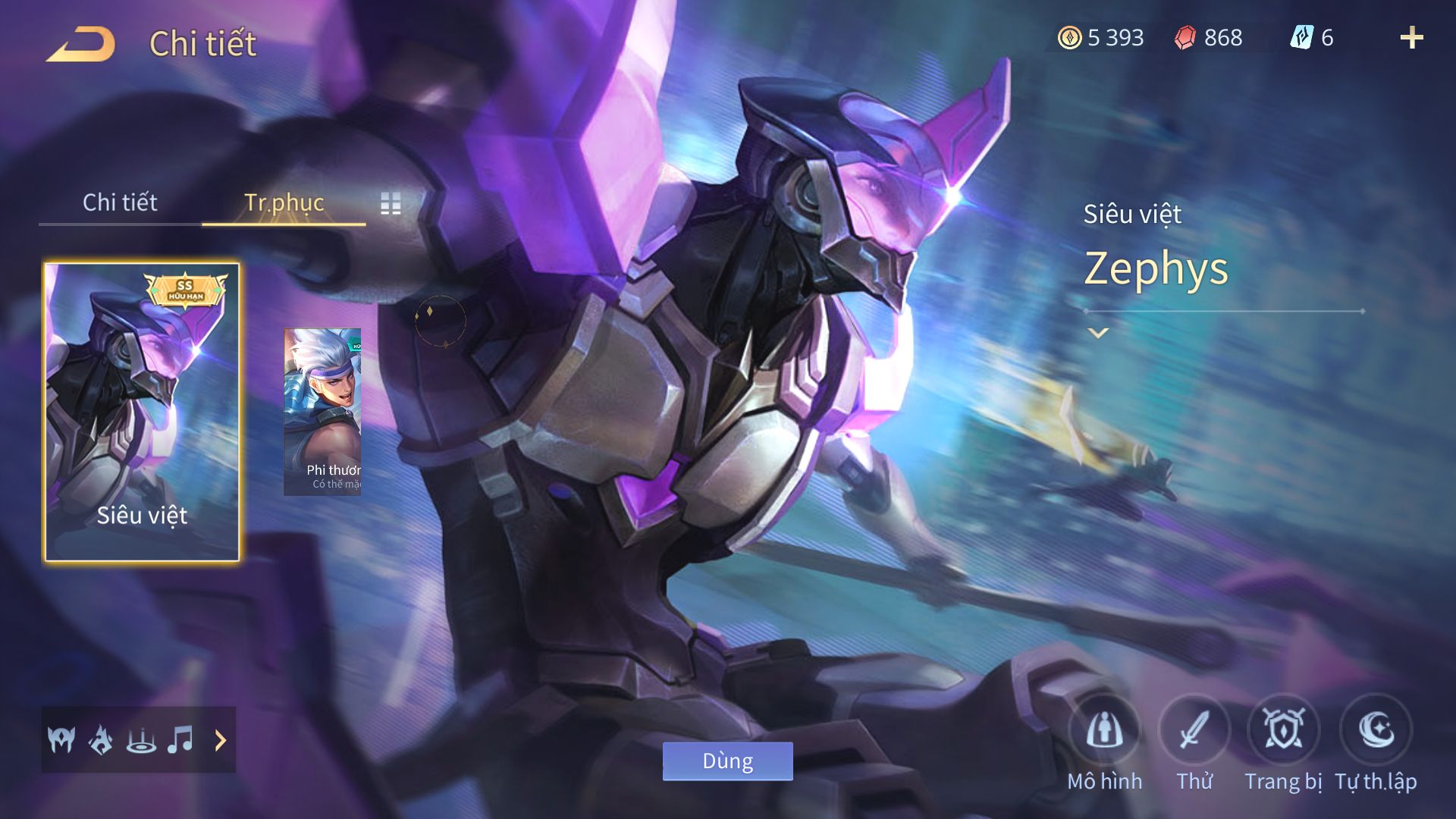This screenshot has height=819, width=1456.
Task: Open Trang bị equipment setup
Action: (x=1283, y=731)
